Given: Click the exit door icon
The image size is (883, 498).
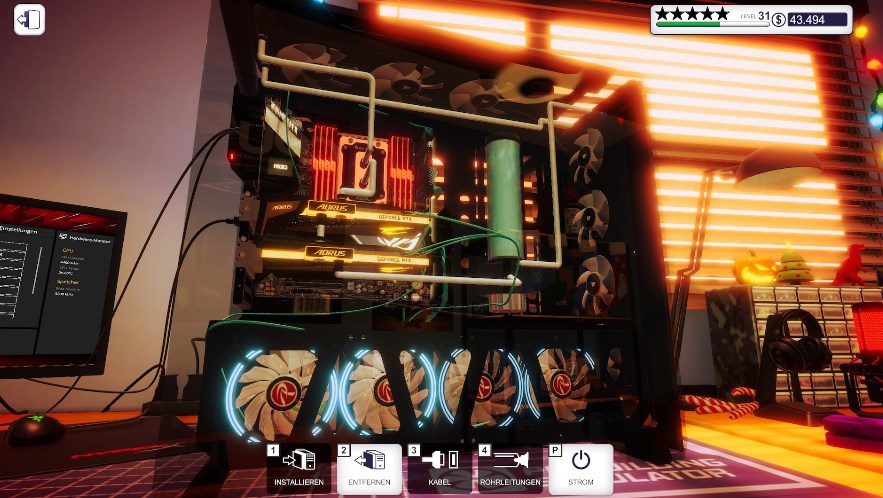Looking at the screenshot, I should coord(30,20).
